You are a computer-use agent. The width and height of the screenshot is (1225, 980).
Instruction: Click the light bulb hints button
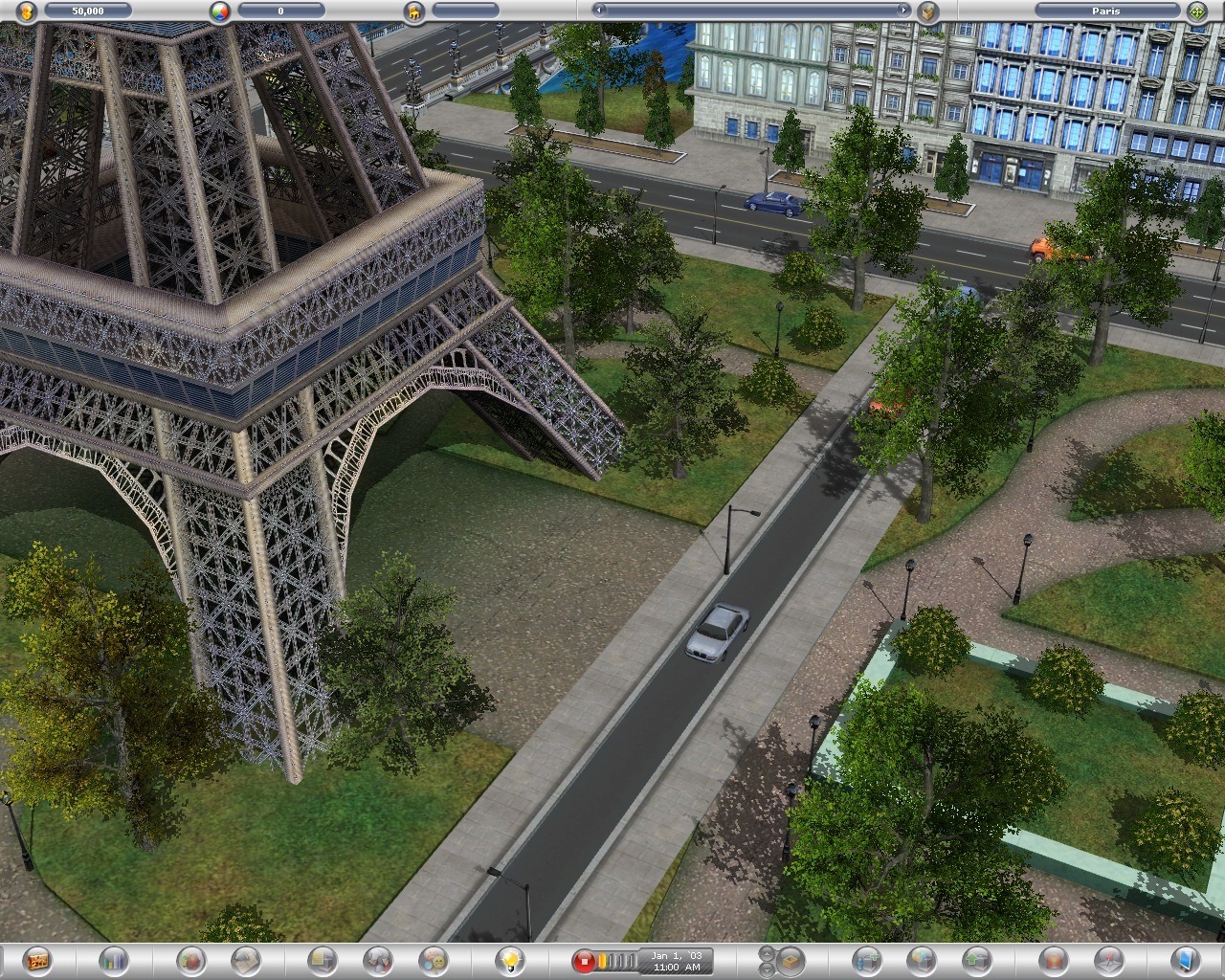click(x=510, y=959)
